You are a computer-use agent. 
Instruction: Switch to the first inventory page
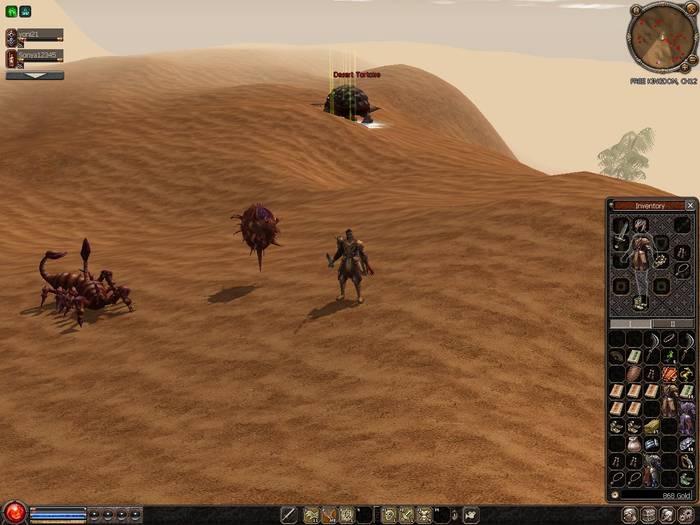click(631, 324)
